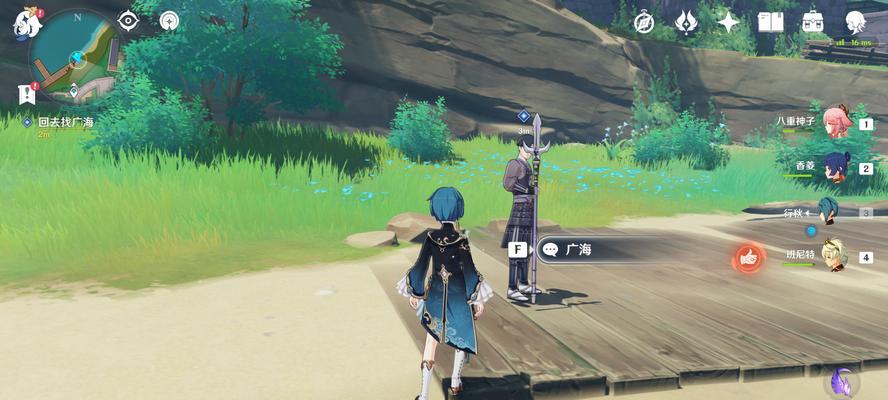Open the Wish four-pointed star icon
888x400 pixels.
point(729,22)
